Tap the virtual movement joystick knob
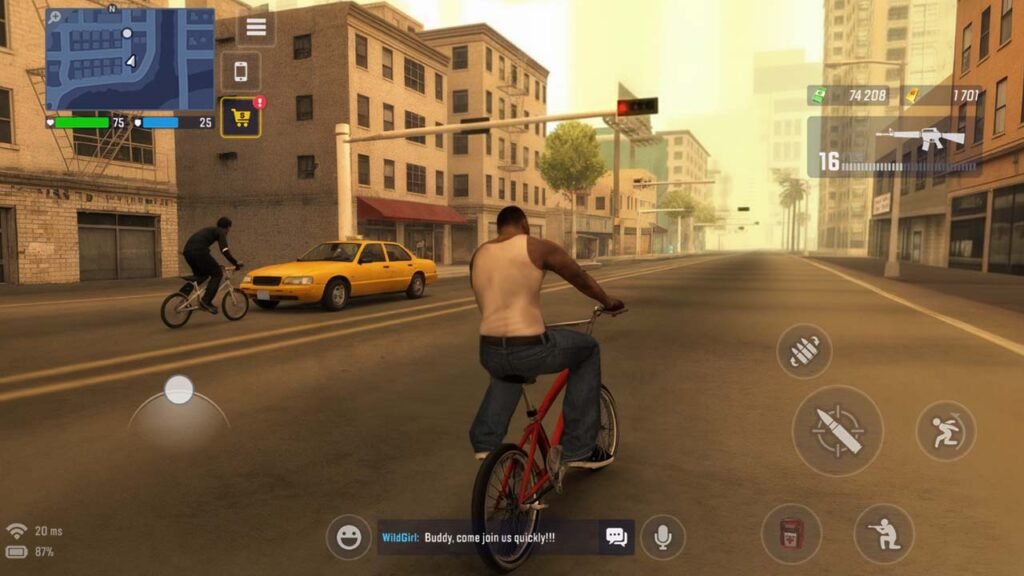Viewport: 1024px width, 576px height. click(x=179, y=390)
